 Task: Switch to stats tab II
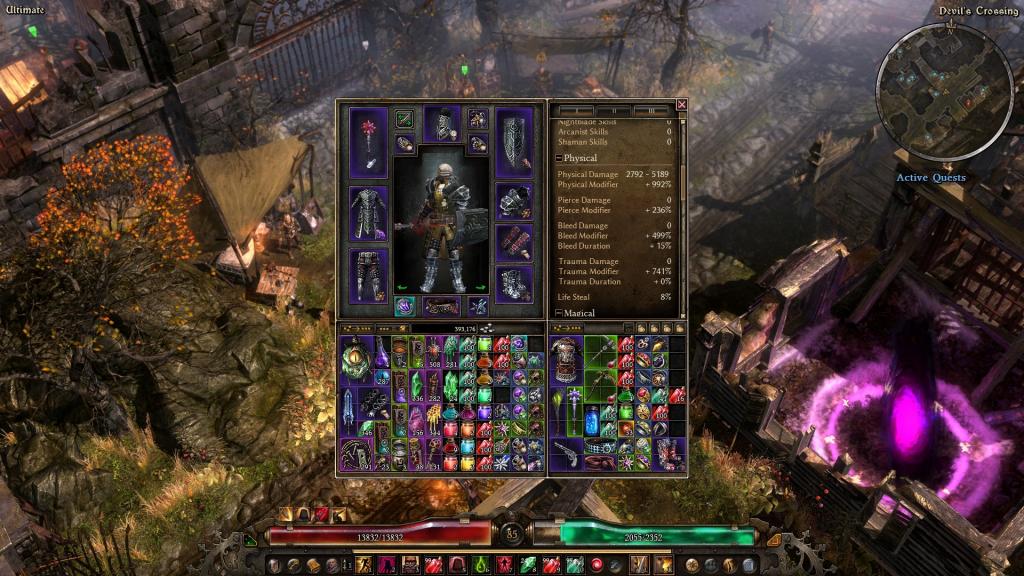coord(616,110)
